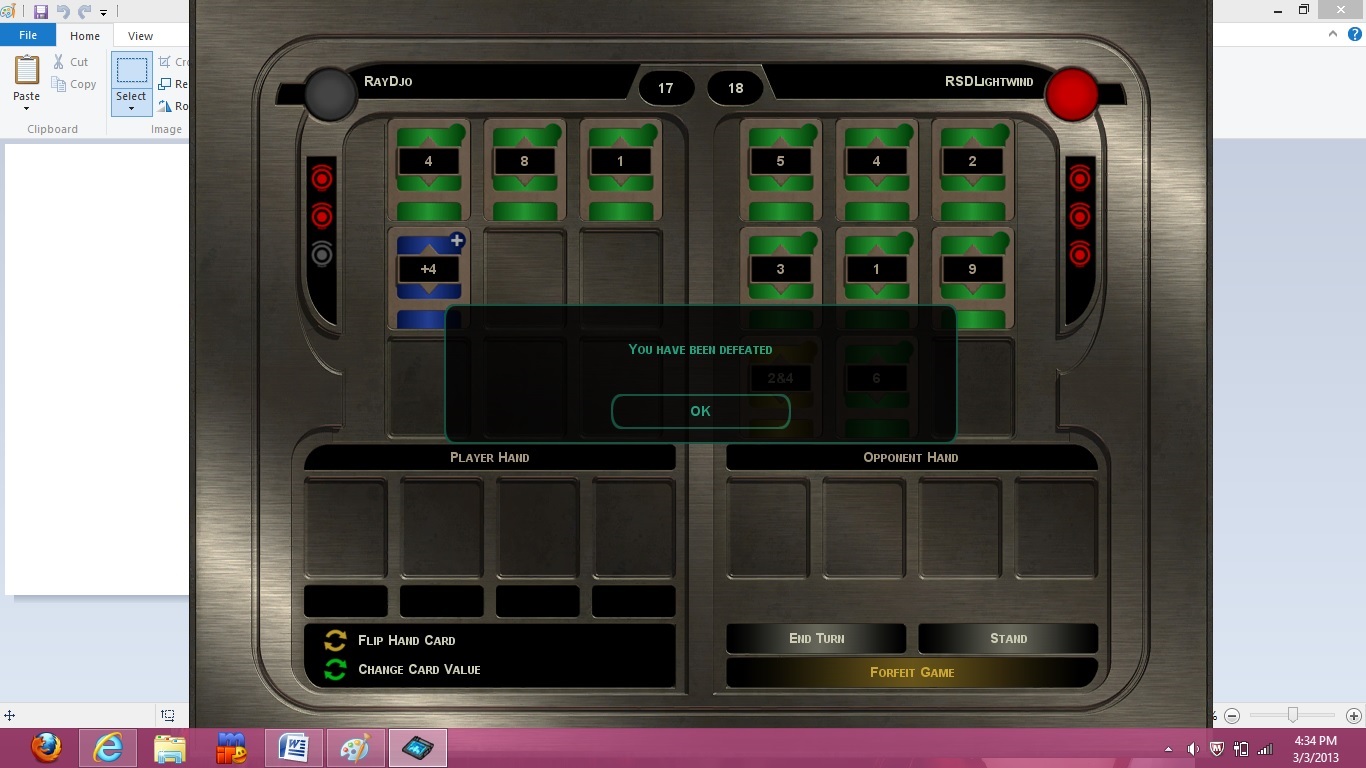Screen dimensions: 1366x768
Task: Select the Flip Hand Card option
Action: (x=406, y=640)
